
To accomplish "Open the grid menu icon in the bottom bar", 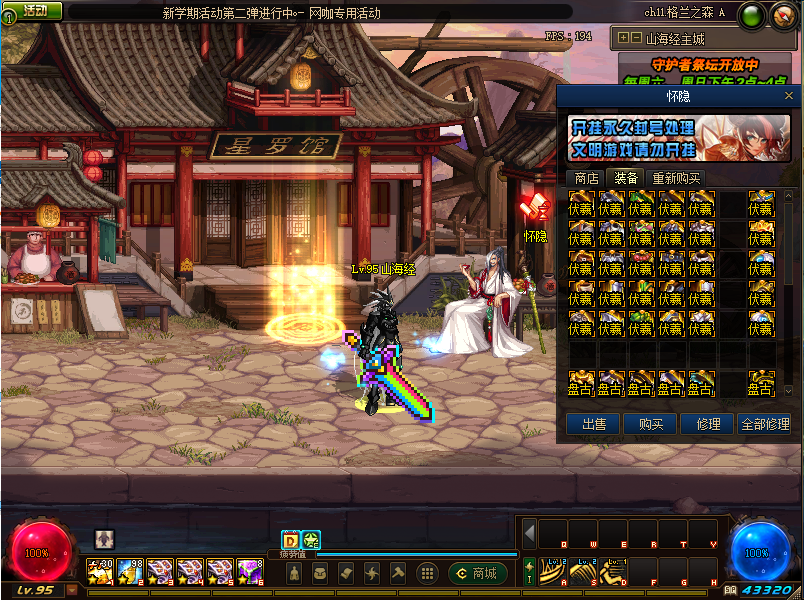I will (x=427, y=573).
